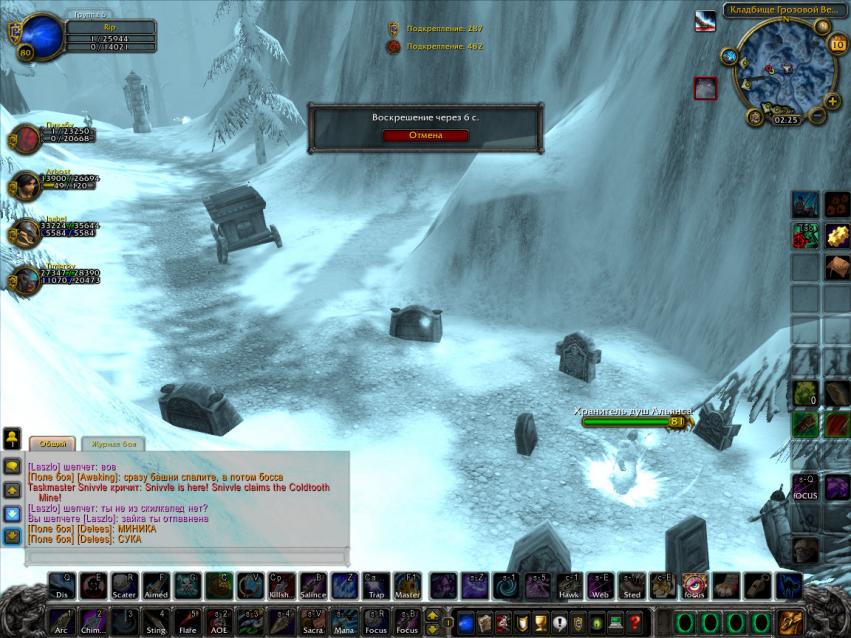Use the Hawk aspect slot
Image resolution: width=851 pixels, height=638 pixels.
[x=568, y=586]
